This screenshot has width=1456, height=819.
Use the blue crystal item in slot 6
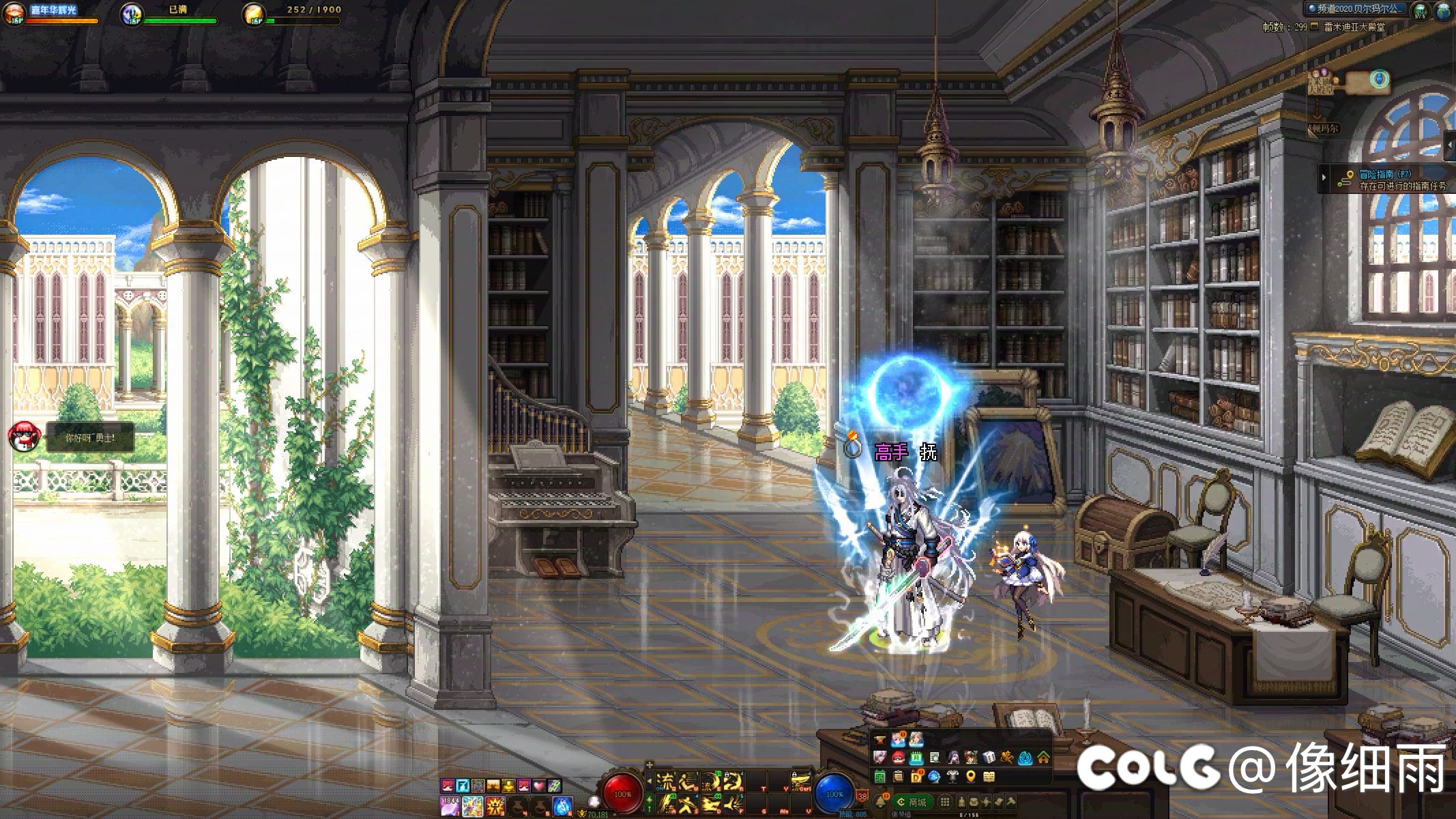562,806
